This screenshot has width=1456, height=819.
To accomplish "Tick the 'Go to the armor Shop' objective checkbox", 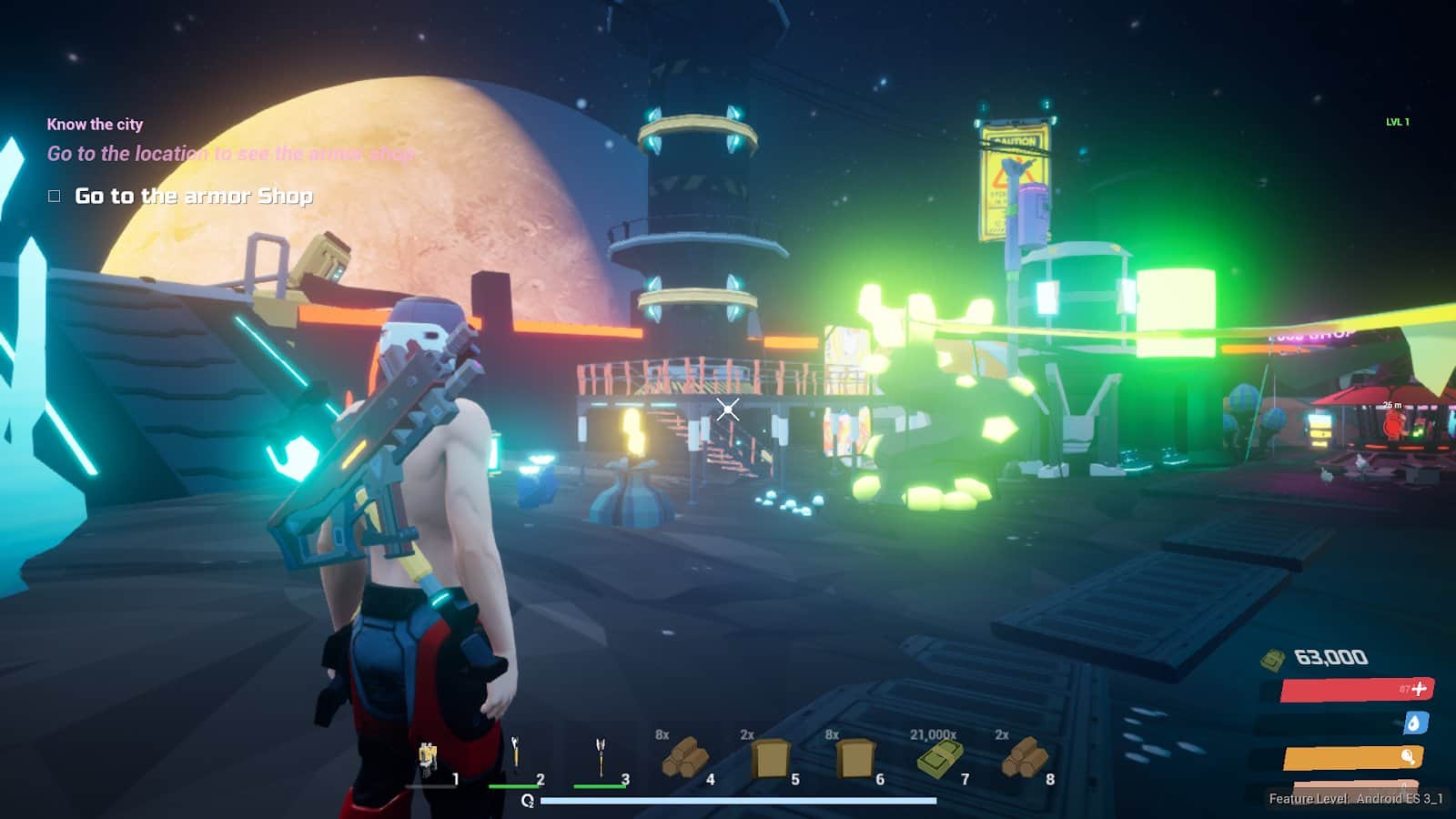I will tap(55, 196).
